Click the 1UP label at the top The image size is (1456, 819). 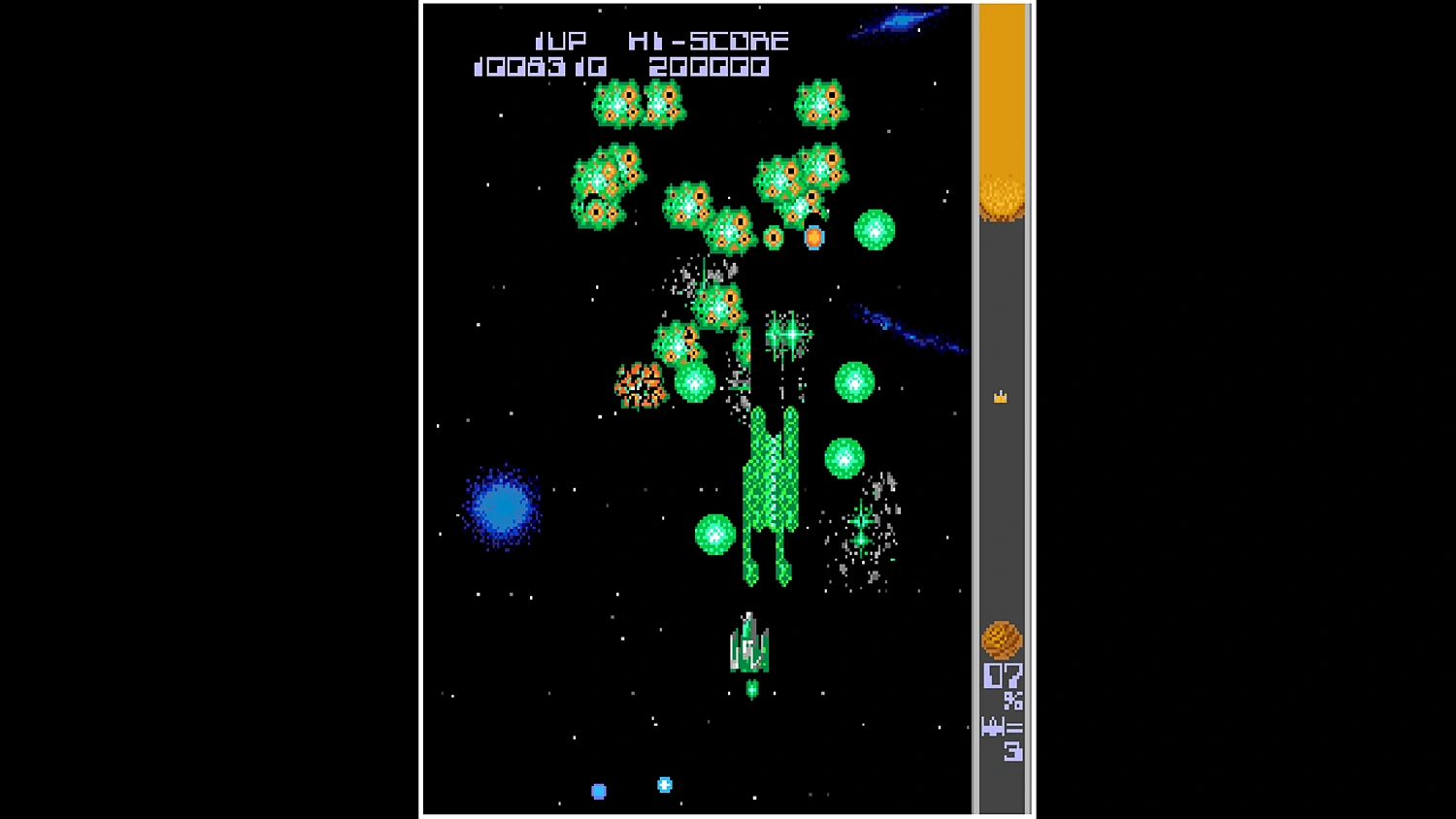[x=561, y=40]
